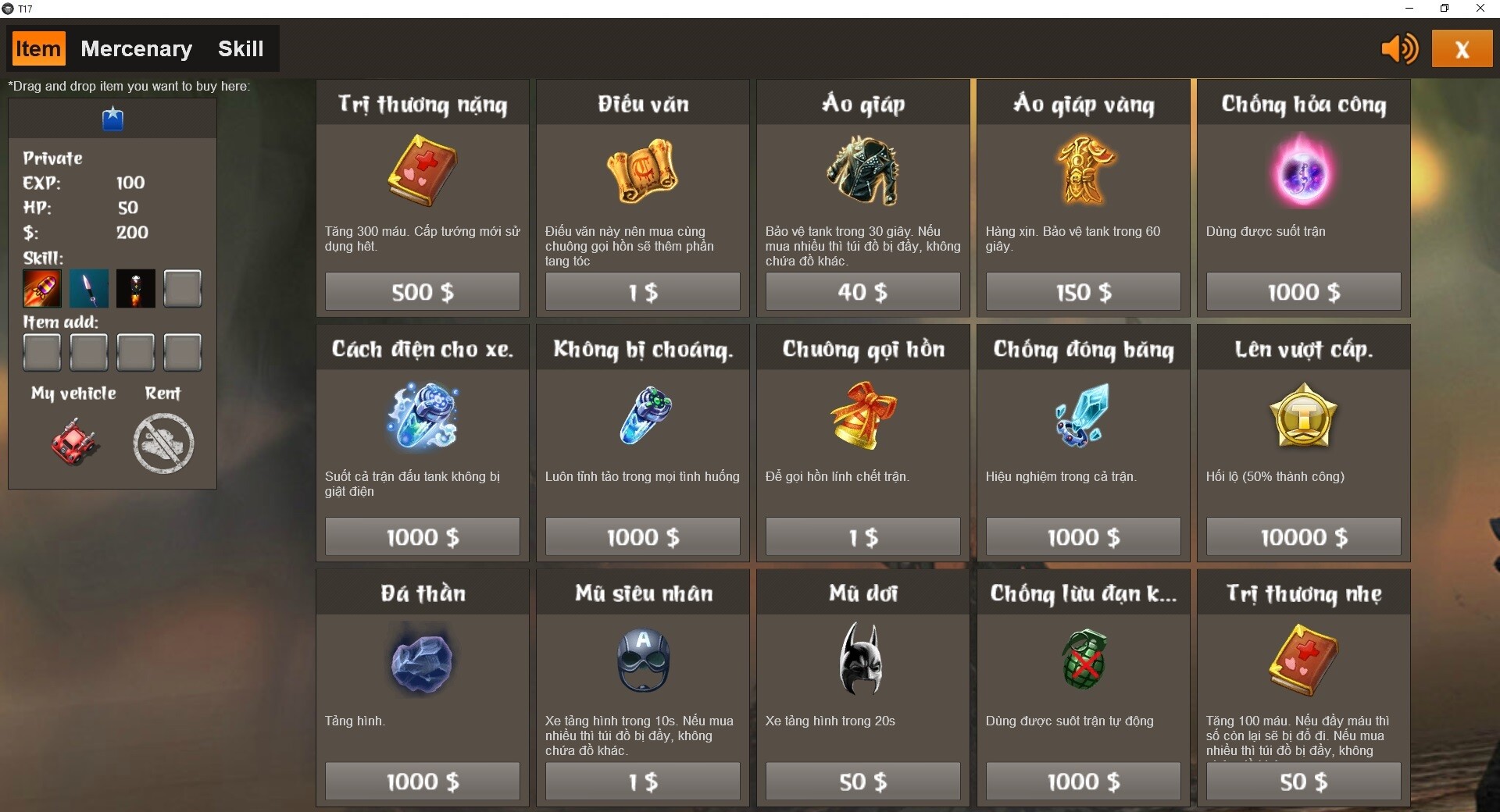Select the Áo giáp armor item icon
This screenshot has width=1500, height=812.
862,171
